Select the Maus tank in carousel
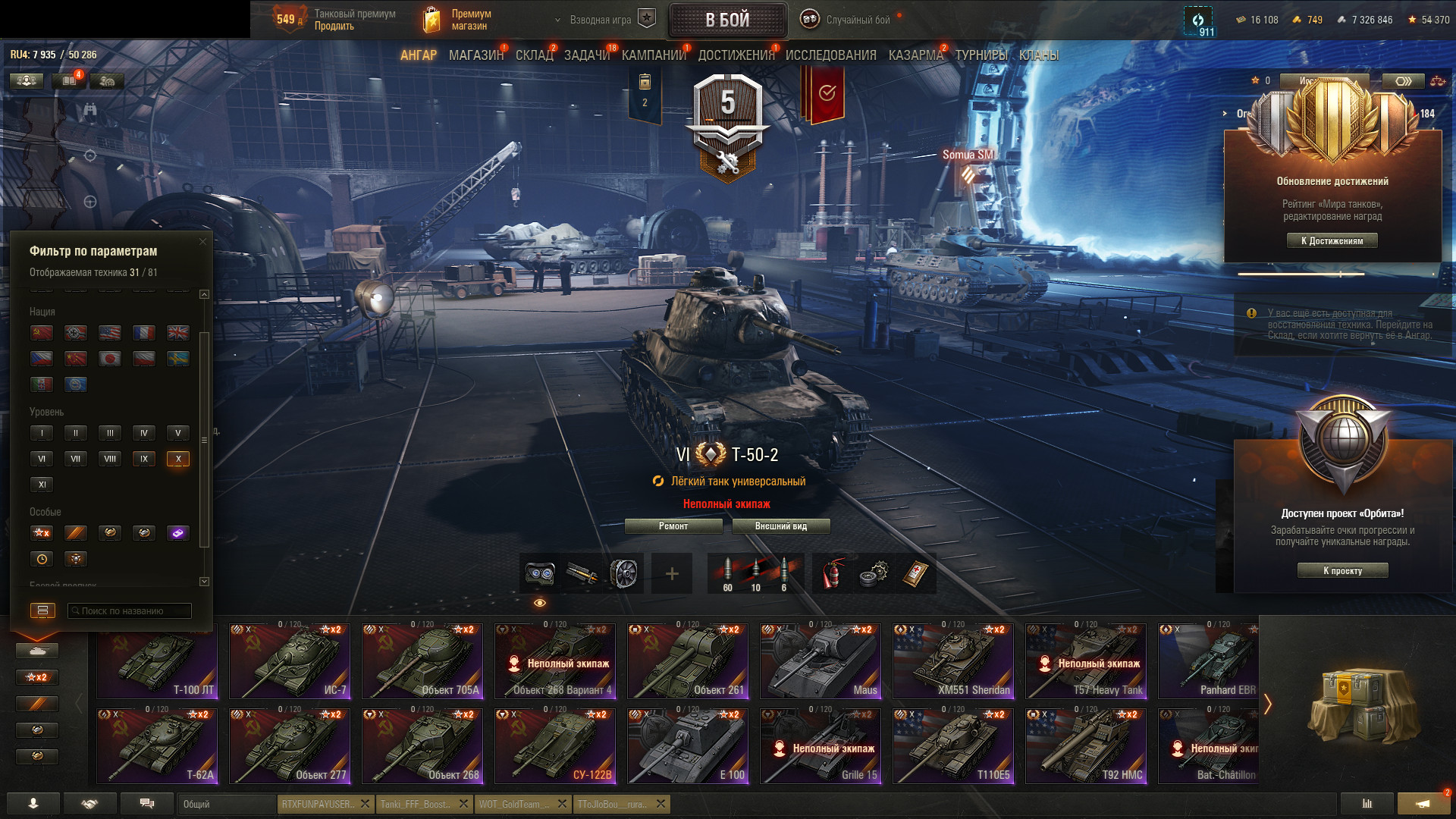This screenshot has width=1456, height=819. [821, 661]
